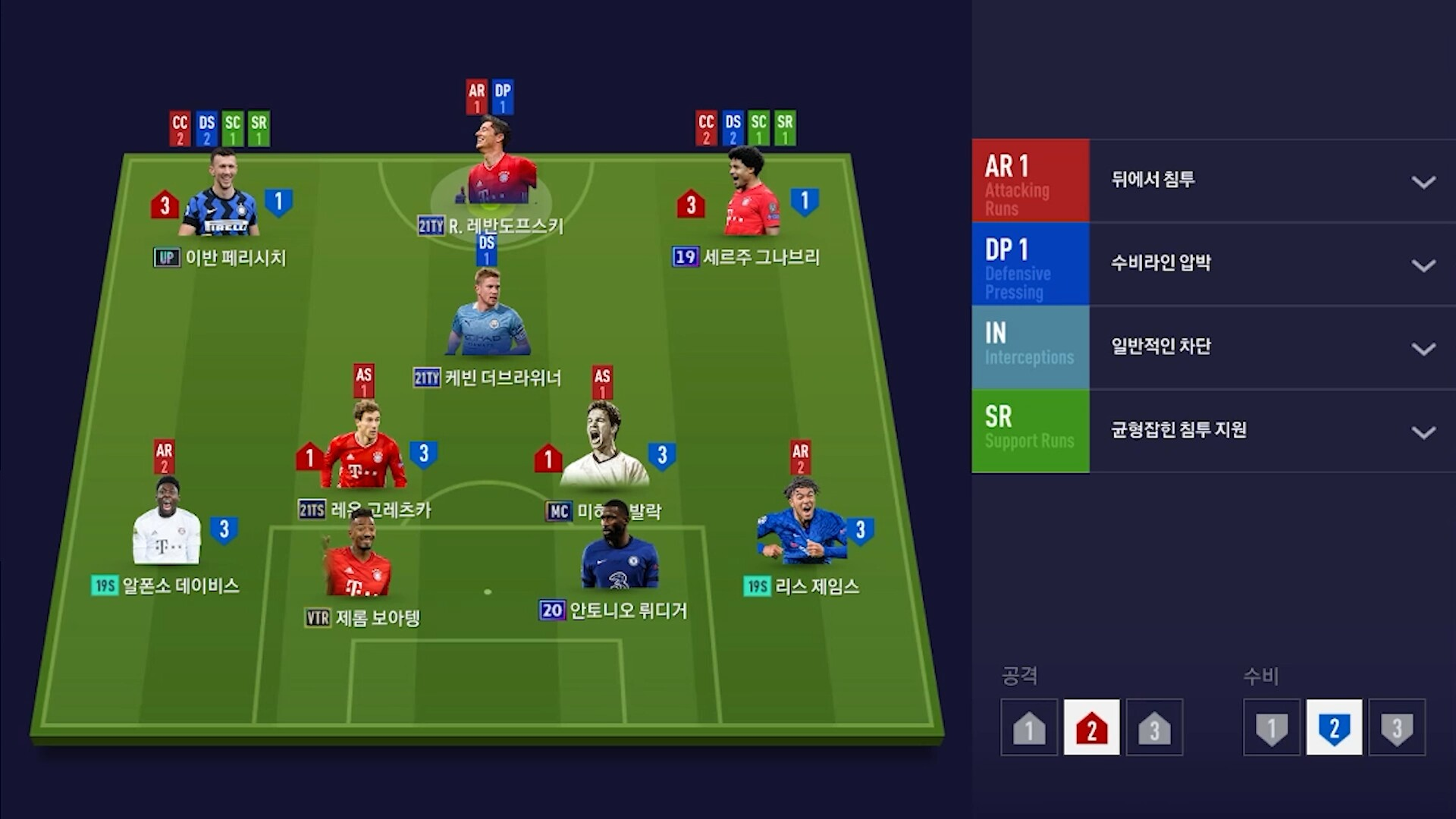Set defense level to 3
The image size is (1456, 819).
coord(1397,728)
